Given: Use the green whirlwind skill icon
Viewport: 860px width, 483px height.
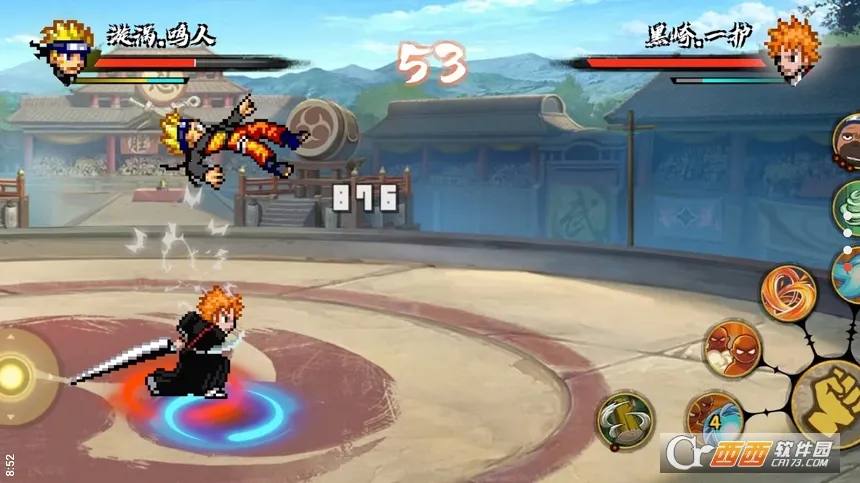Looking at the screenshot, I should (849, 207).
